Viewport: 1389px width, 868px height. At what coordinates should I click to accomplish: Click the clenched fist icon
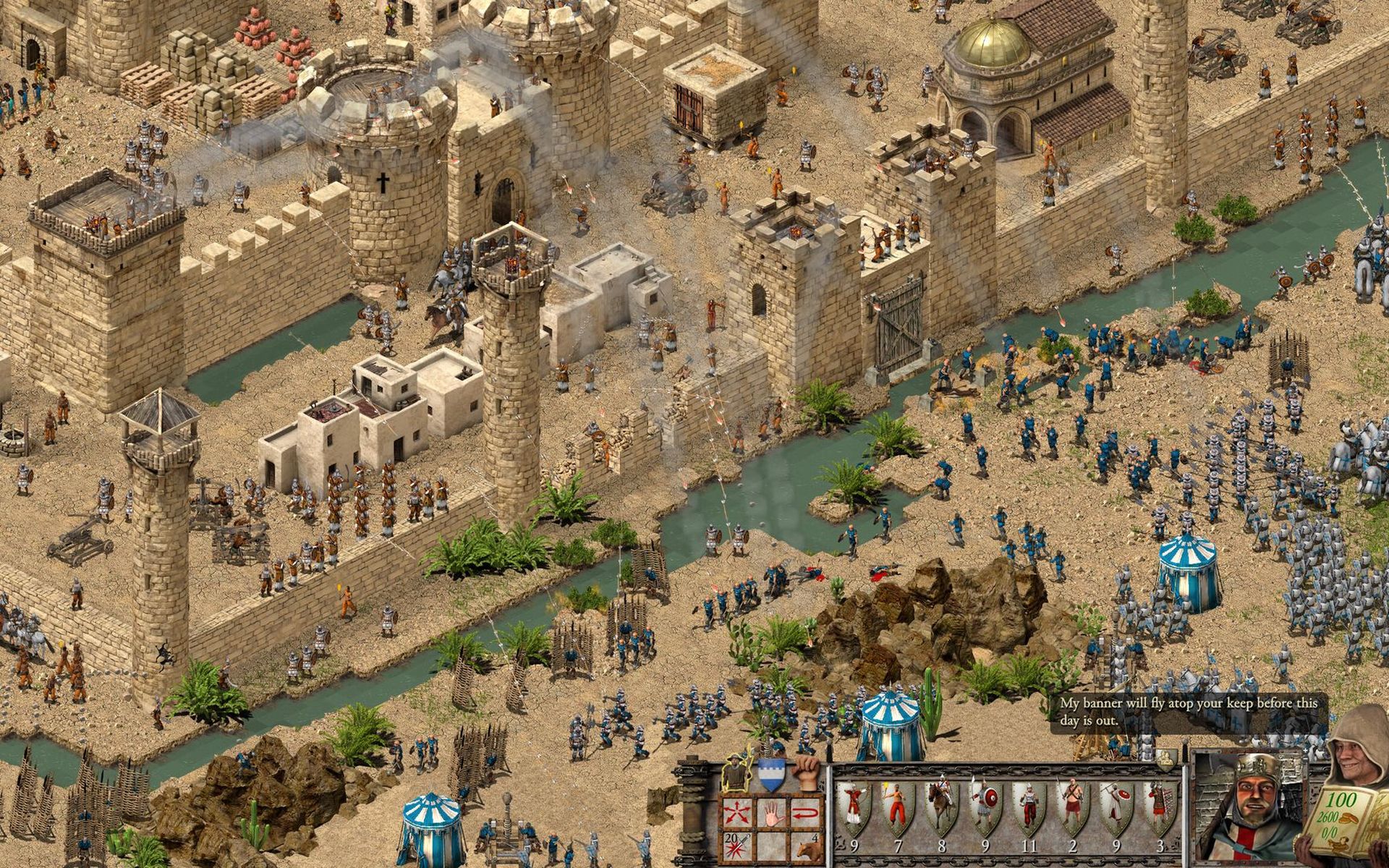pos(806,773)
